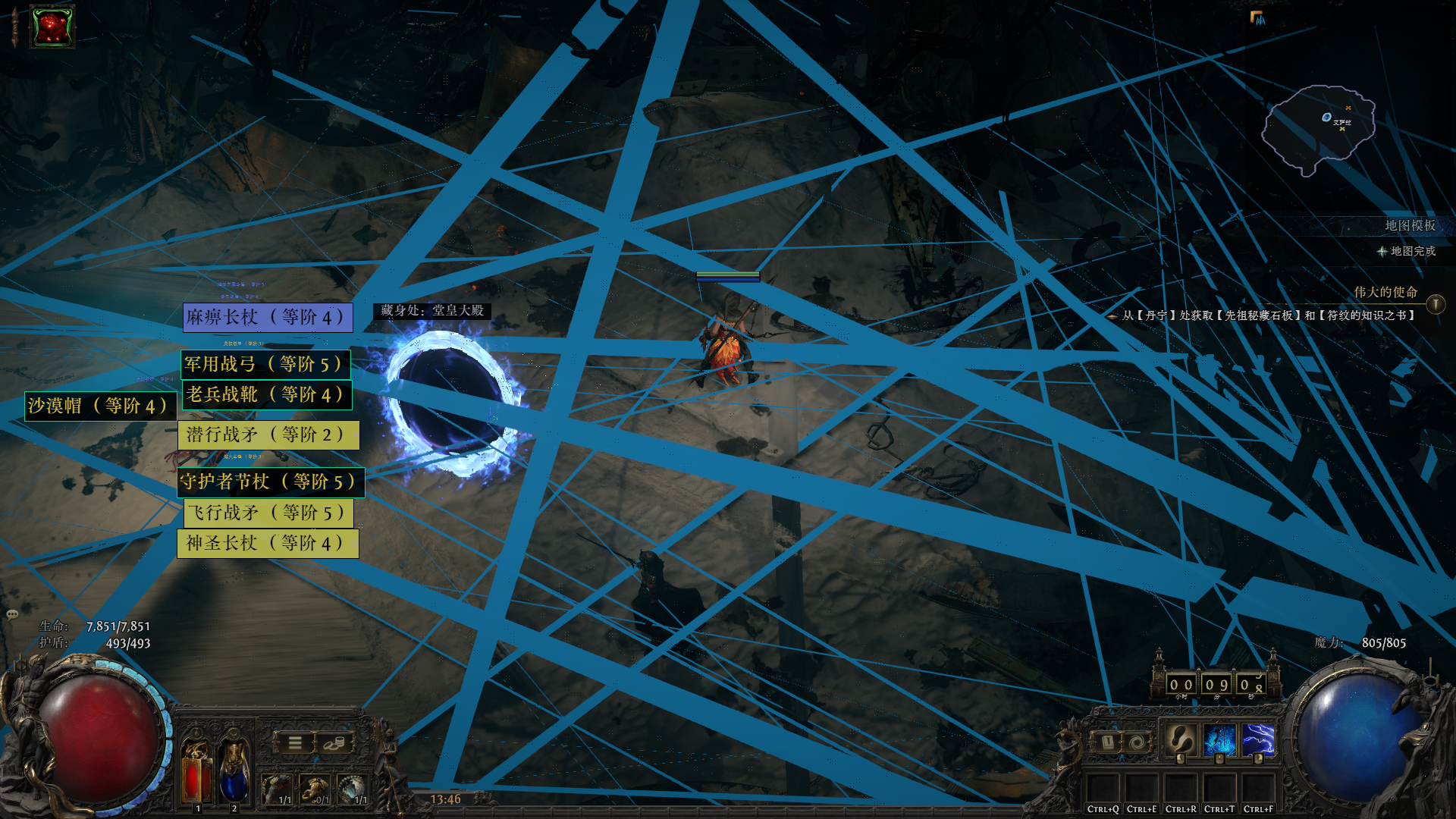1456x819 pixels.
Task: Pick up 老兵战靴 (等阶 4) loot label
Action: pyautogui.click(x=266, y=394)
